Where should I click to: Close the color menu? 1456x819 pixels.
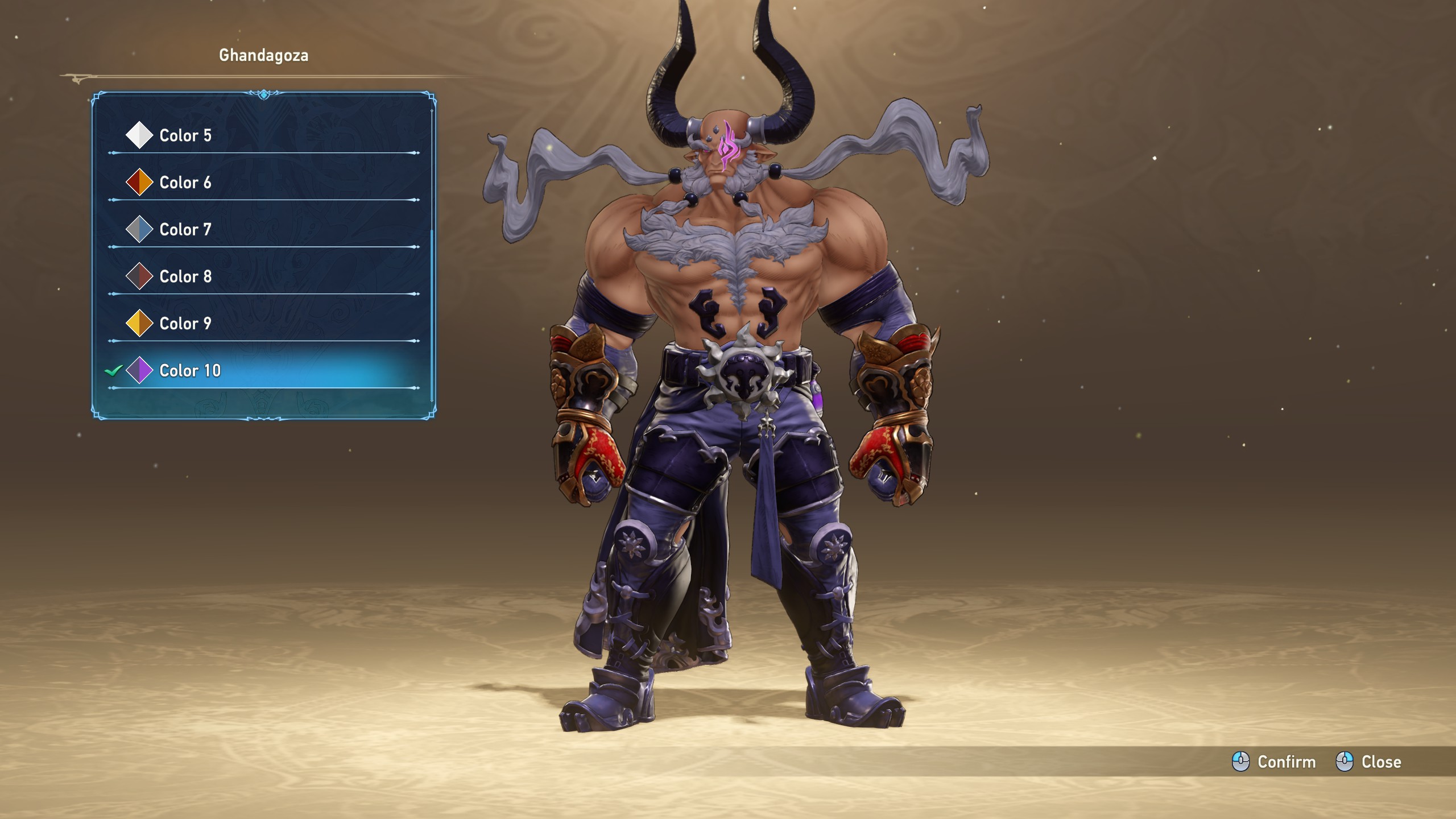point(1368,762)
